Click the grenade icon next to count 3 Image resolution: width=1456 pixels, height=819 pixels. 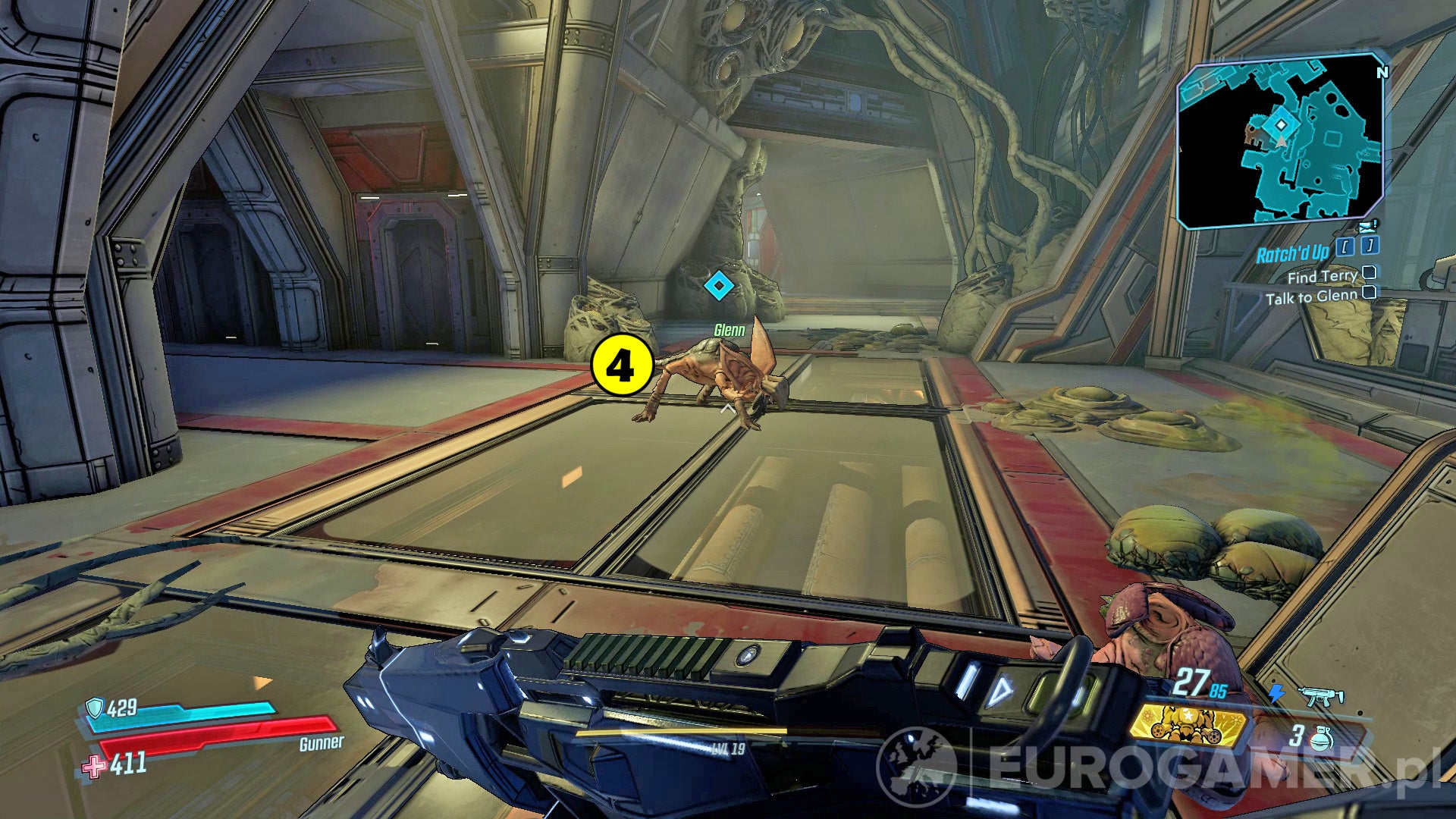coord(1321,738)
